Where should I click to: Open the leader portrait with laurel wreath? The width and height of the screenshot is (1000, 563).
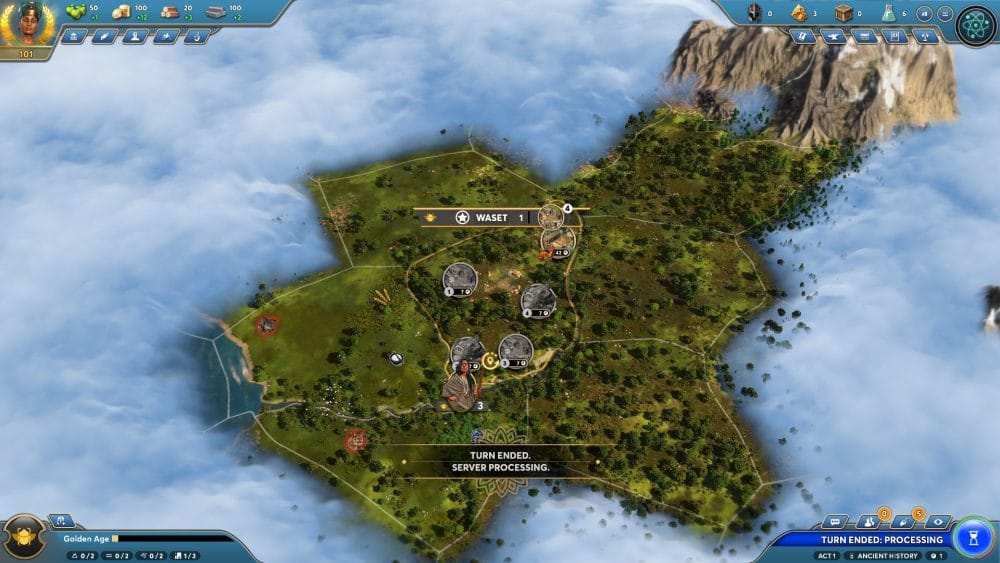(x=26, y=24)
